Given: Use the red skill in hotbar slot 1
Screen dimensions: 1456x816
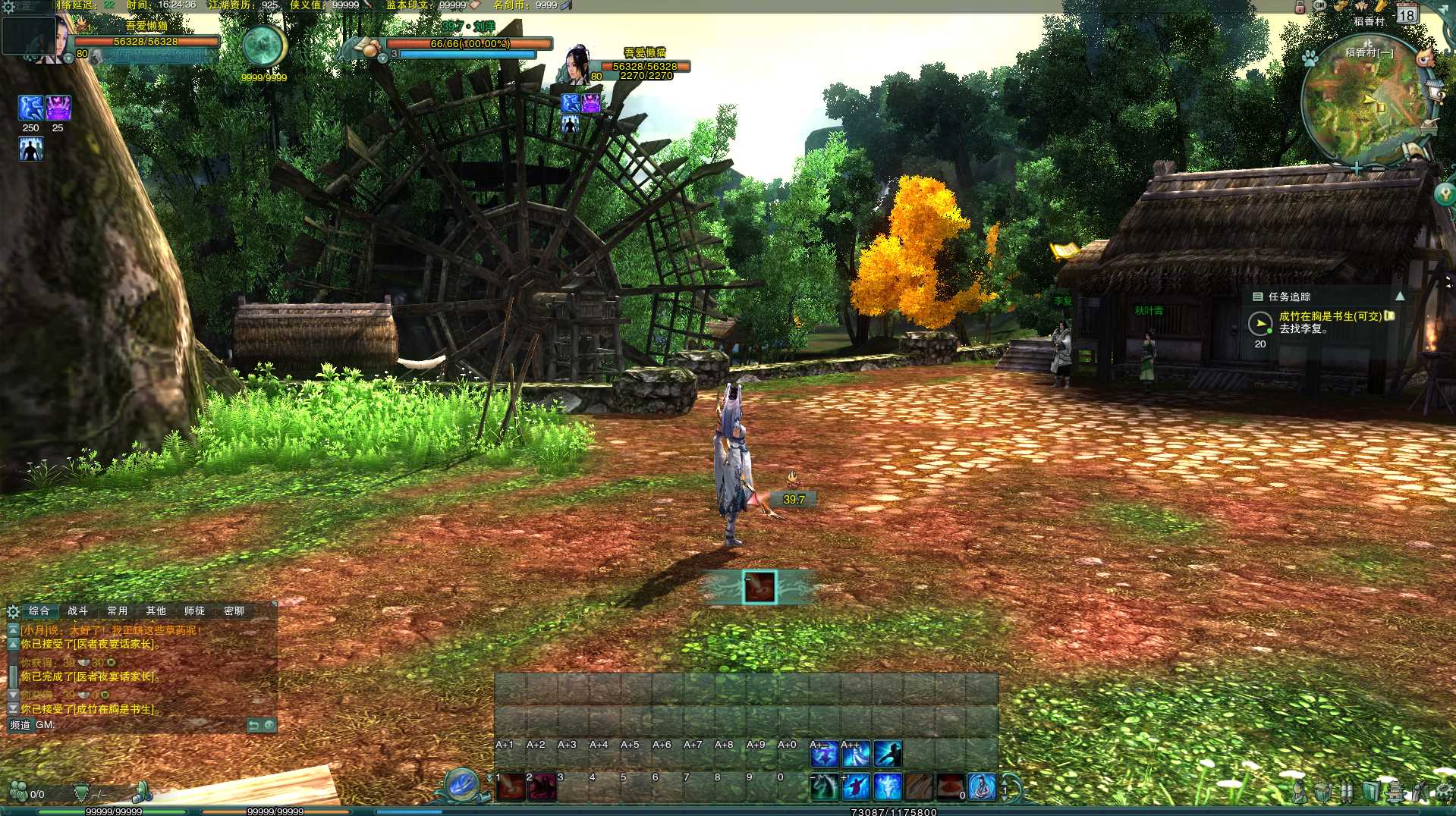Looking at the screenshot, I should coord(511,788).
